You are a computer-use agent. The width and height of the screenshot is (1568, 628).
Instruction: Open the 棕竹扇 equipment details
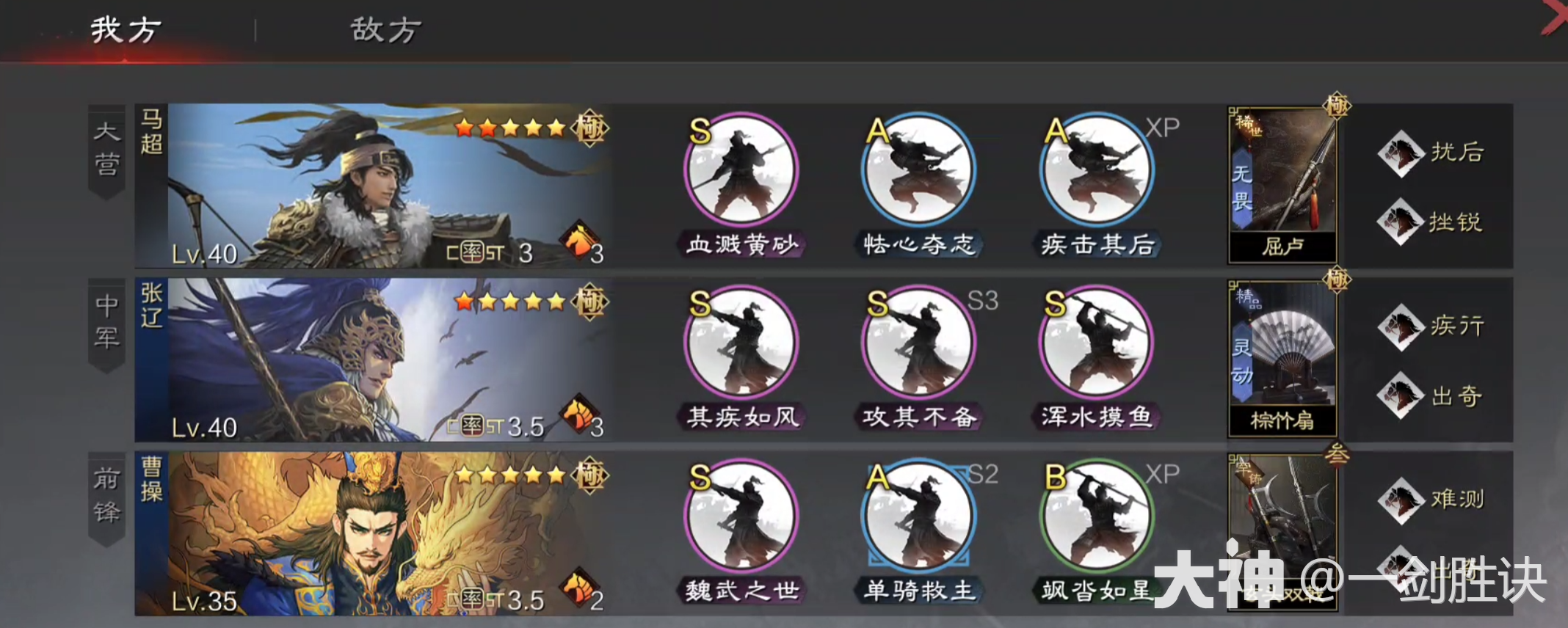click(1281, 359)
